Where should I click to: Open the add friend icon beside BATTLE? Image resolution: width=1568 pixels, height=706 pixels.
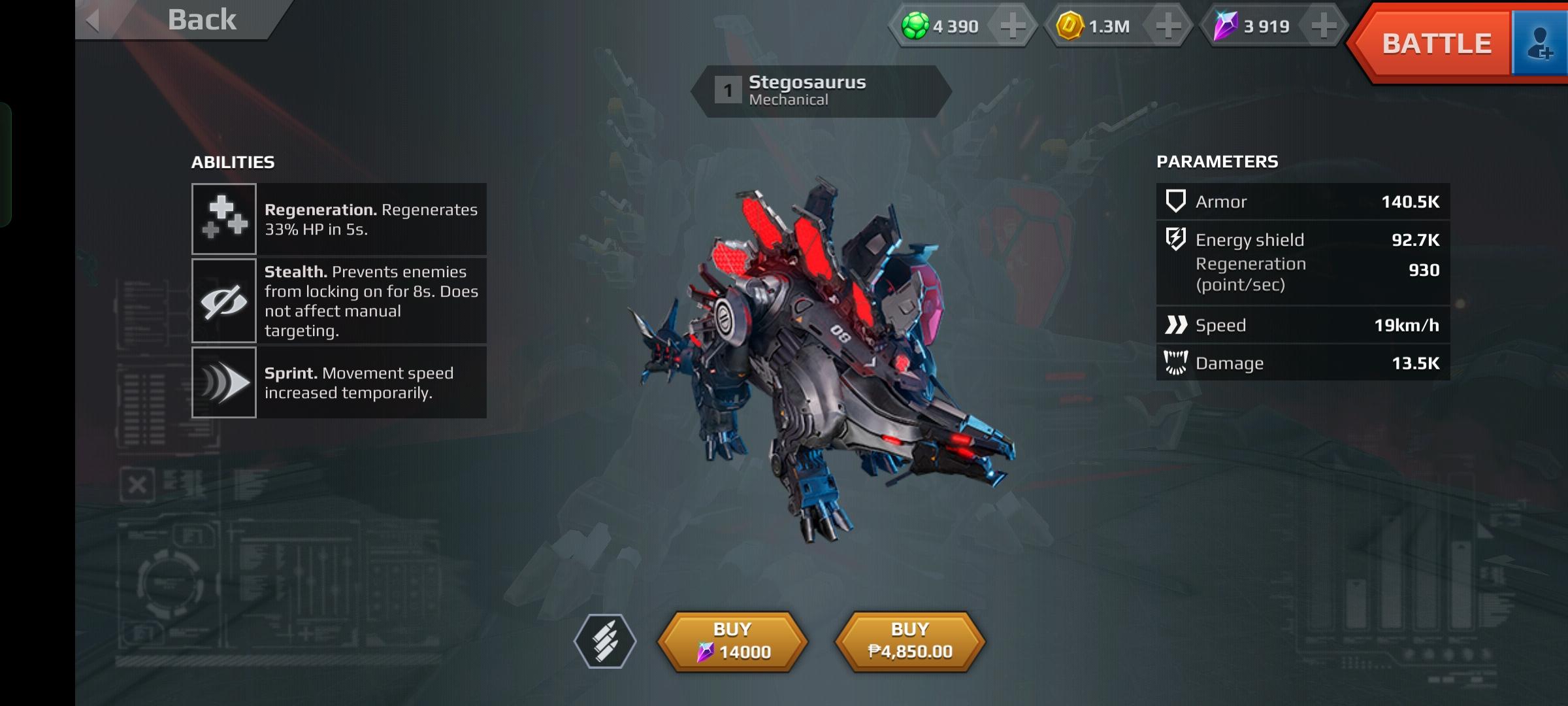click(1539, 44)
